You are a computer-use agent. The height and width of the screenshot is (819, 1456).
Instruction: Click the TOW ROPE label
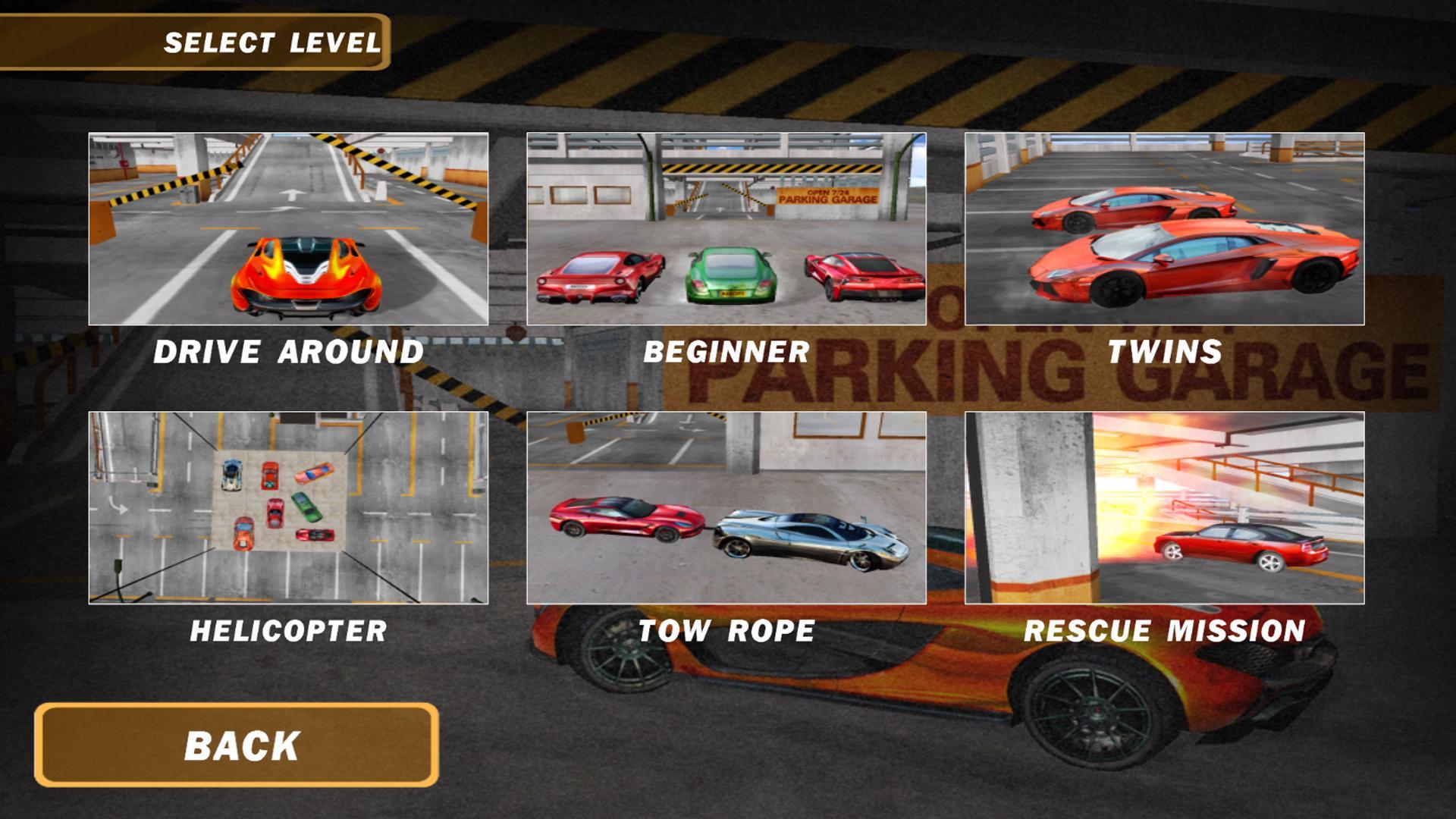point(726,629)
